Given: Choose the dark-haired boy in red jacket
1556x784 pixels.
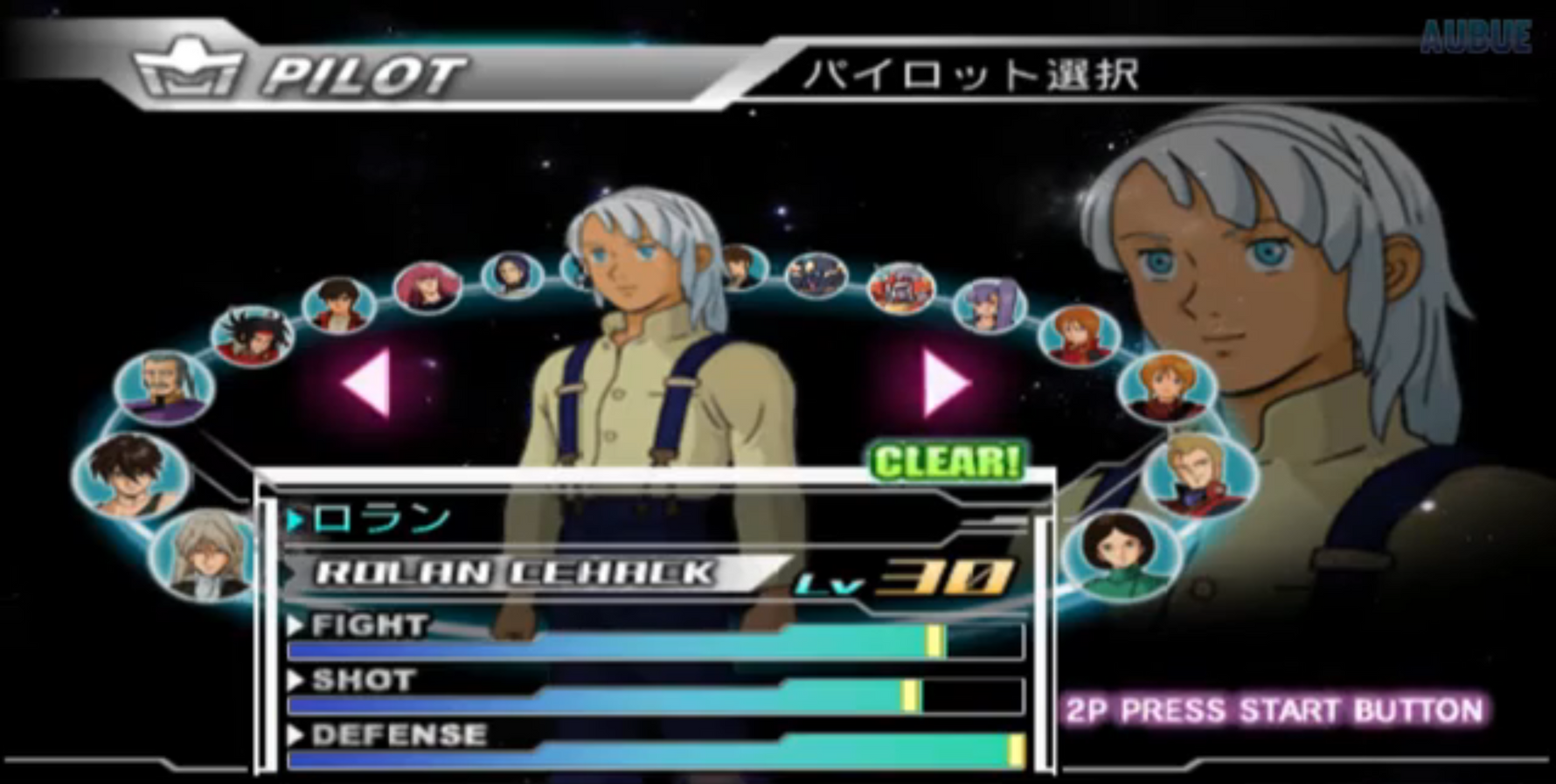Looking at the screenshot, I should pos(339,304).
